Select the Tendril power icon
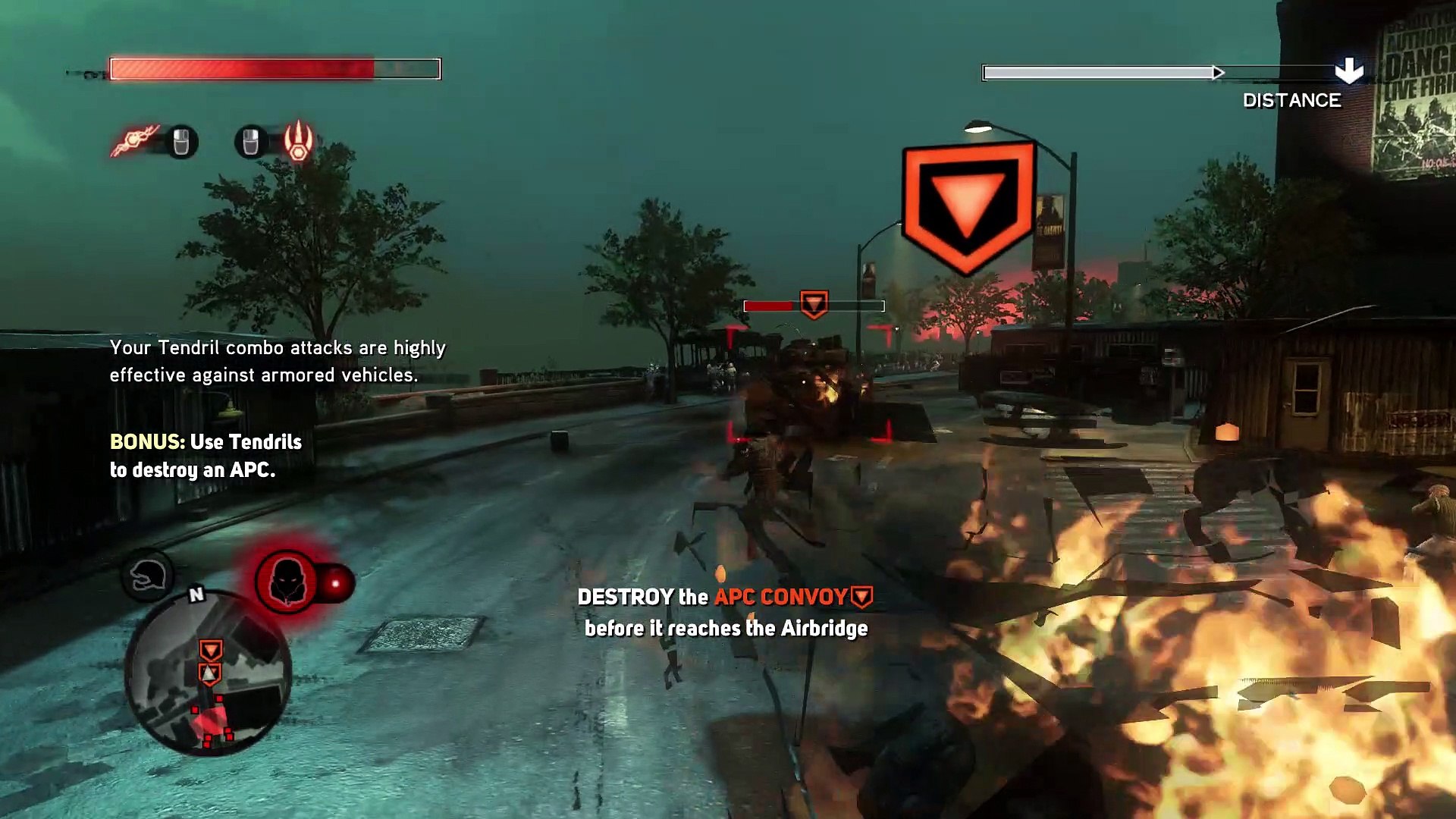The width and height of the screenshot is (1456, 819). pos(135,140)
